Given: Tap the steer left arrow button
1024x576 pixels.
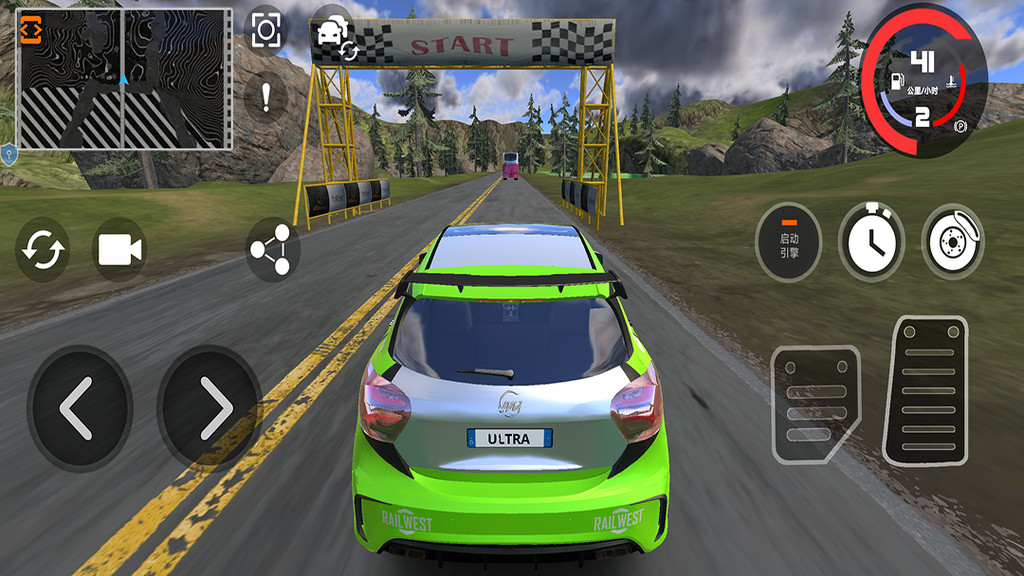Looking at the screenshot, I should pyautogui.click(x=79, y=408).
